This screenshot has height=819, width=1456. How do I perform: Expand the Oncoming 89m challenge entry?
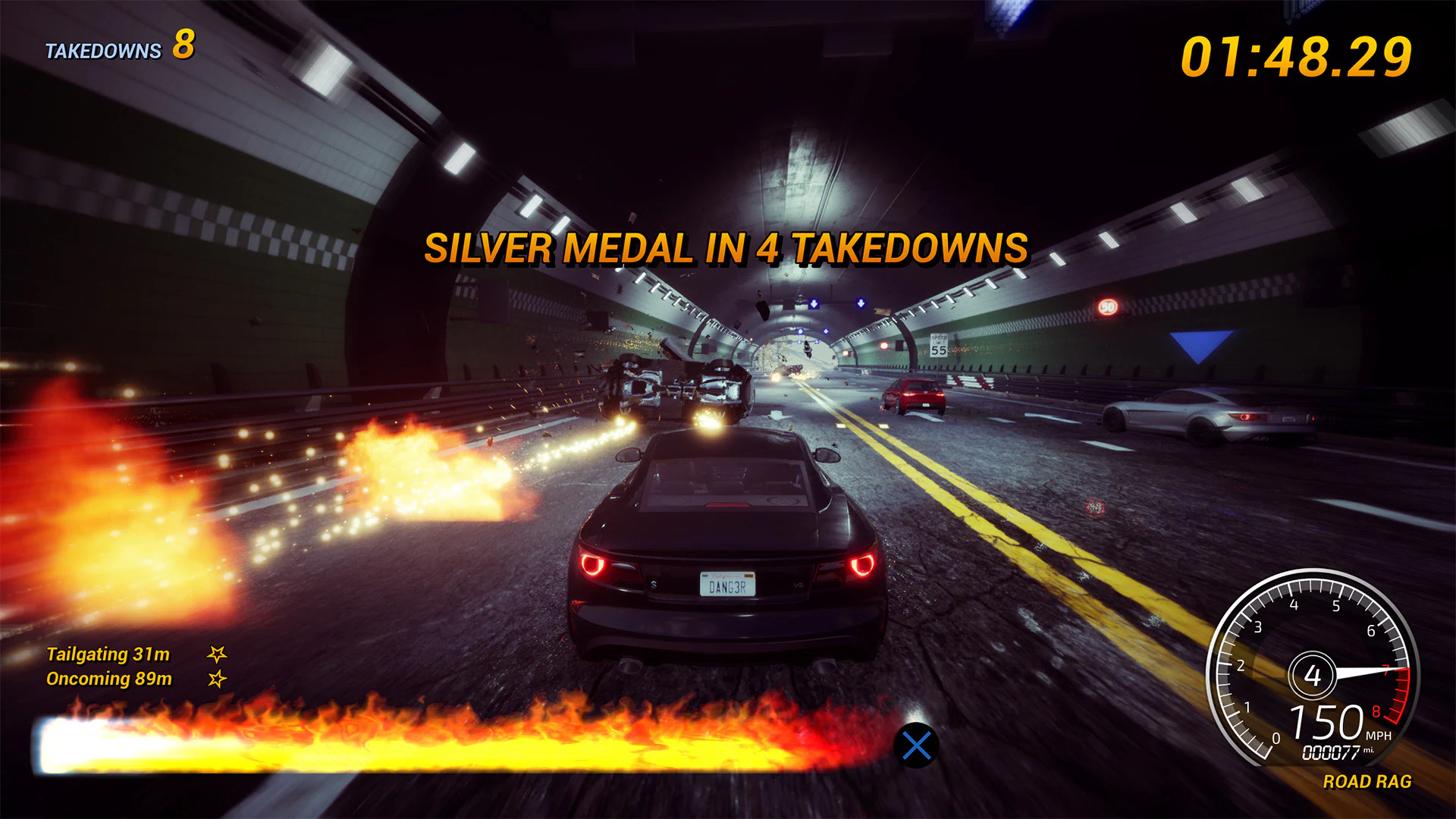tap(109, 678)
